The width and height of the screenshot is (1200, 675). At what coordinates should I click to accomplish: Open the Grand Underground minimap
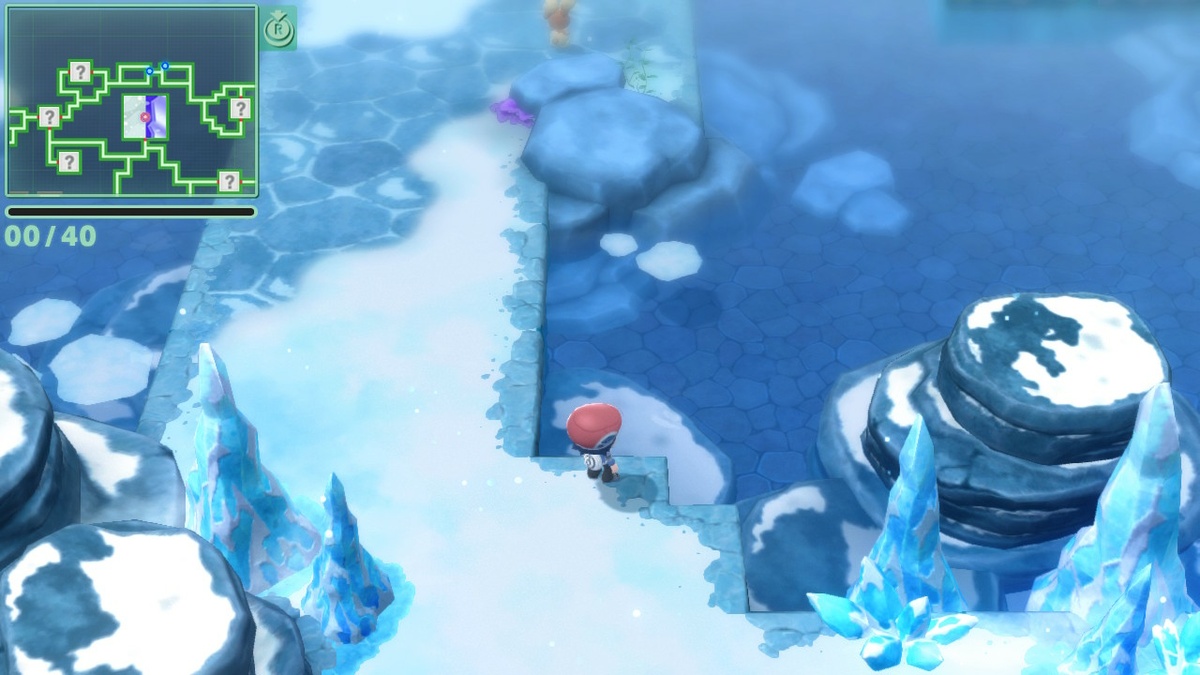[131, 101]
